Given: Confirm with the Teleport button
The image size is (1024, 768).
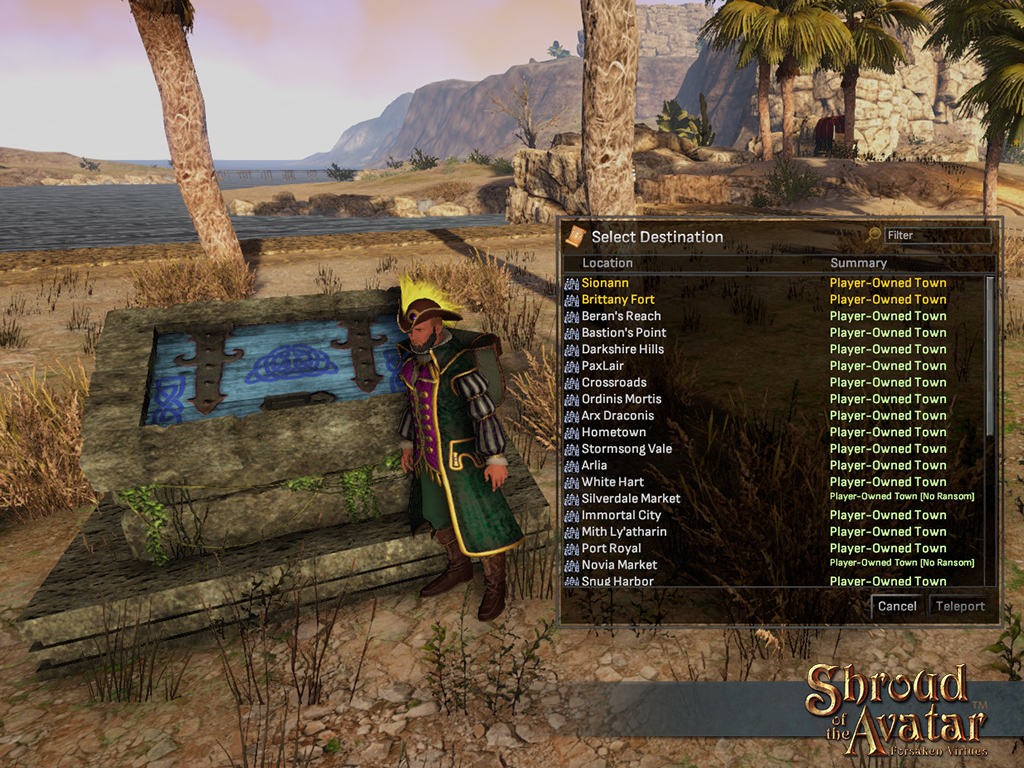Looking at the screenshot, I should pos(959,606).
